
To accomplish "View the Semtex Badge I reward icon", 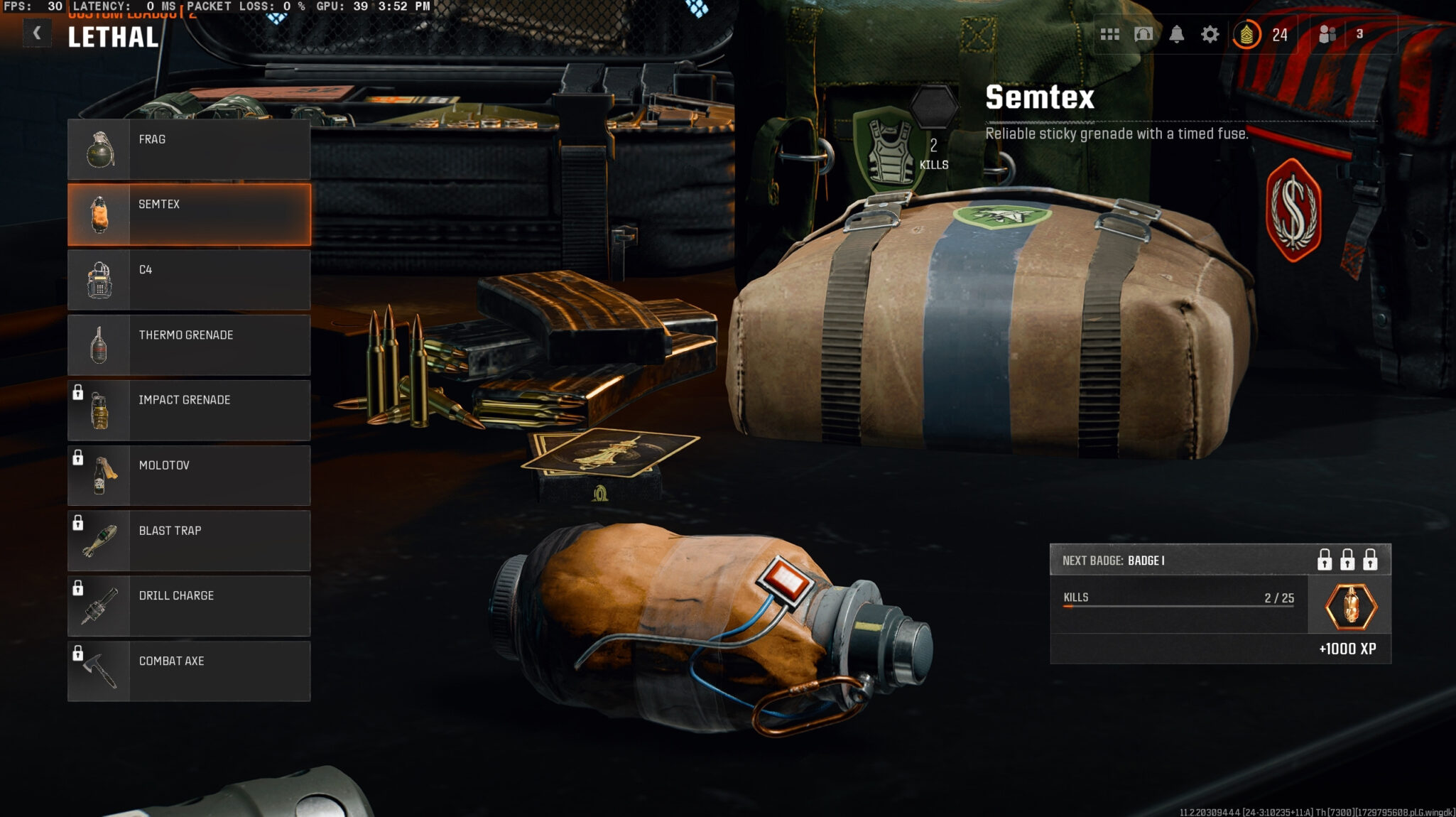I will (1350, 607).
